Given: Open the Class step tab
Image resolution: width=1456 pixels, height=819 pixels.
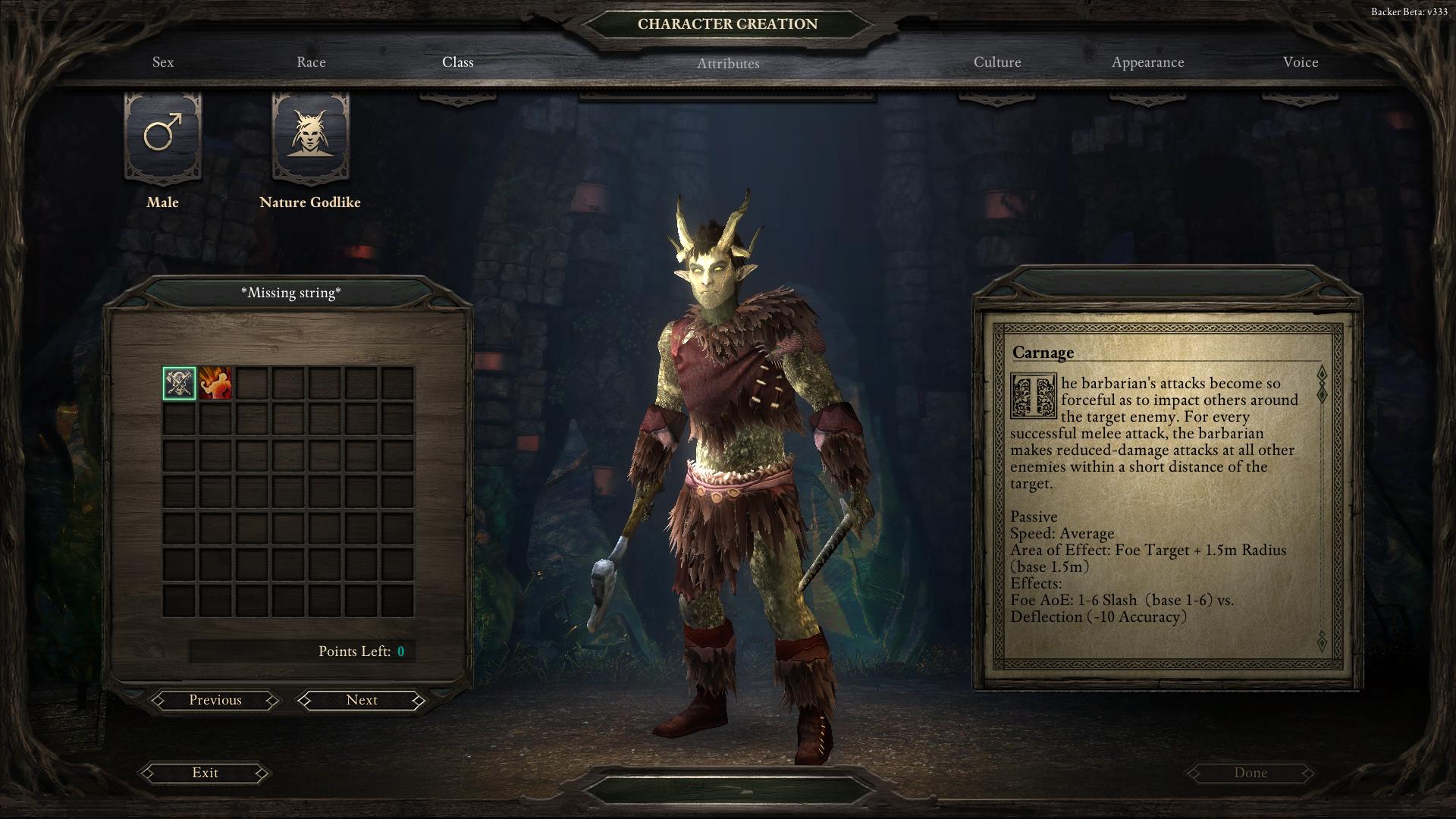Looking at the screenshot, I should click(x=458, y=62).
